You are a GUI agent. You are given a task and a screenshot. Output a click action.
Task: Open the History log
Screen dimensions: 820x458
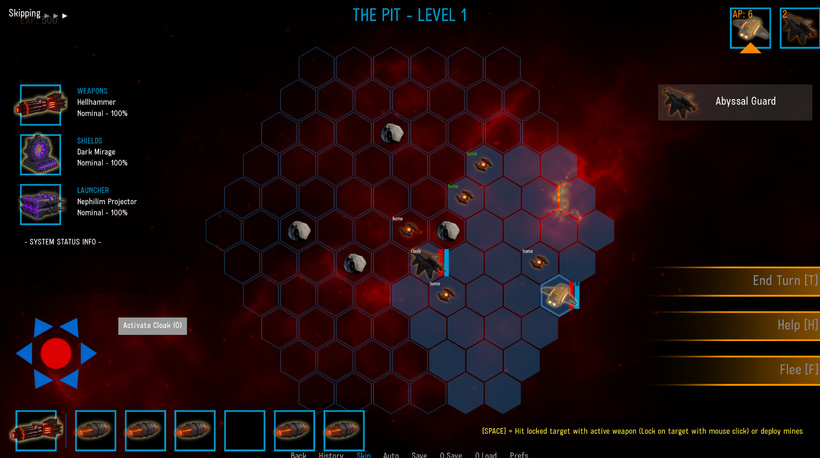(x=331, y=455)
